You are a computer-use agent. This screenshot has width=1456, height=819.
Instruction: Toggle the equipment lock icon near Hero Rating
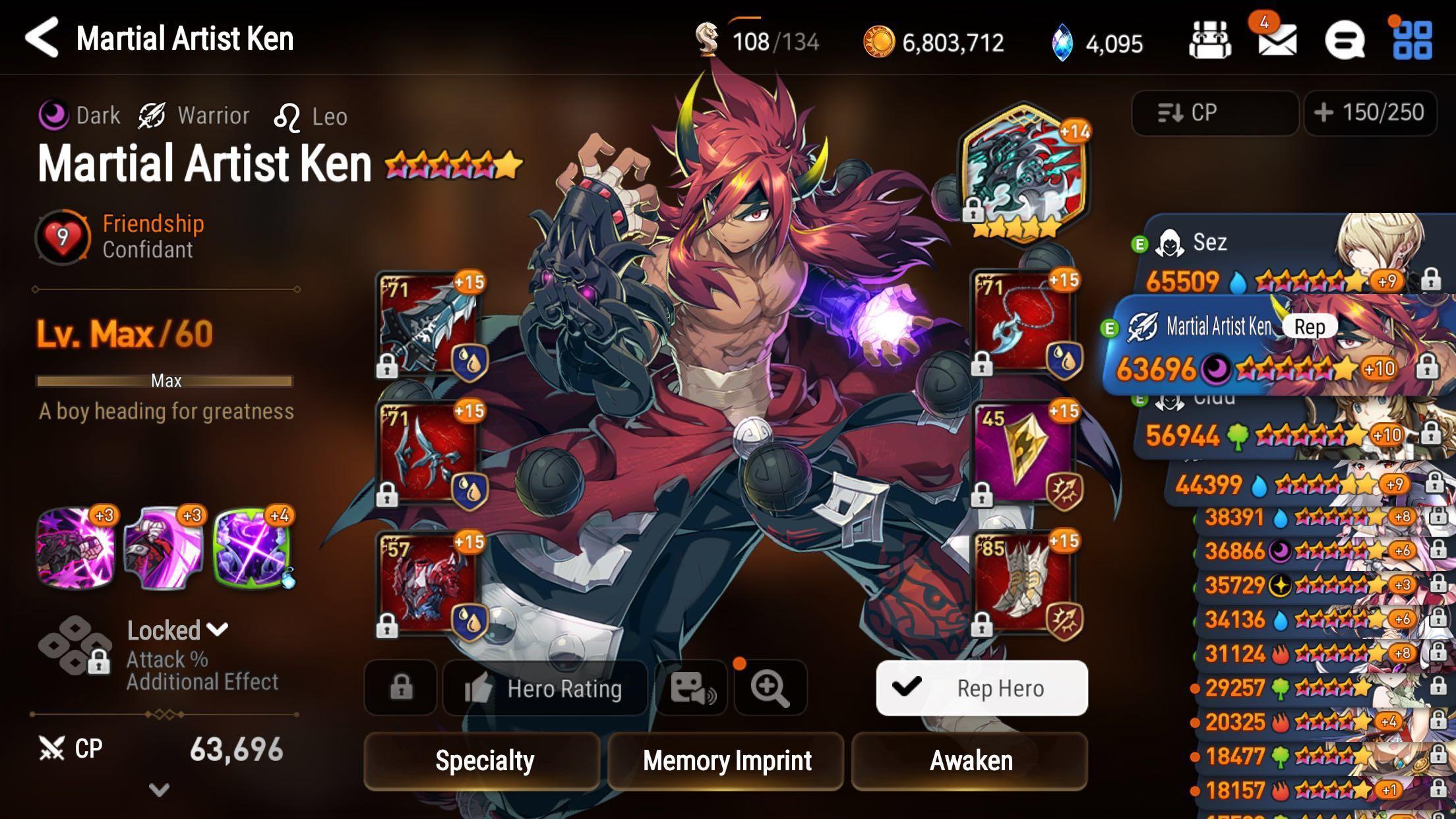(399, 688)
